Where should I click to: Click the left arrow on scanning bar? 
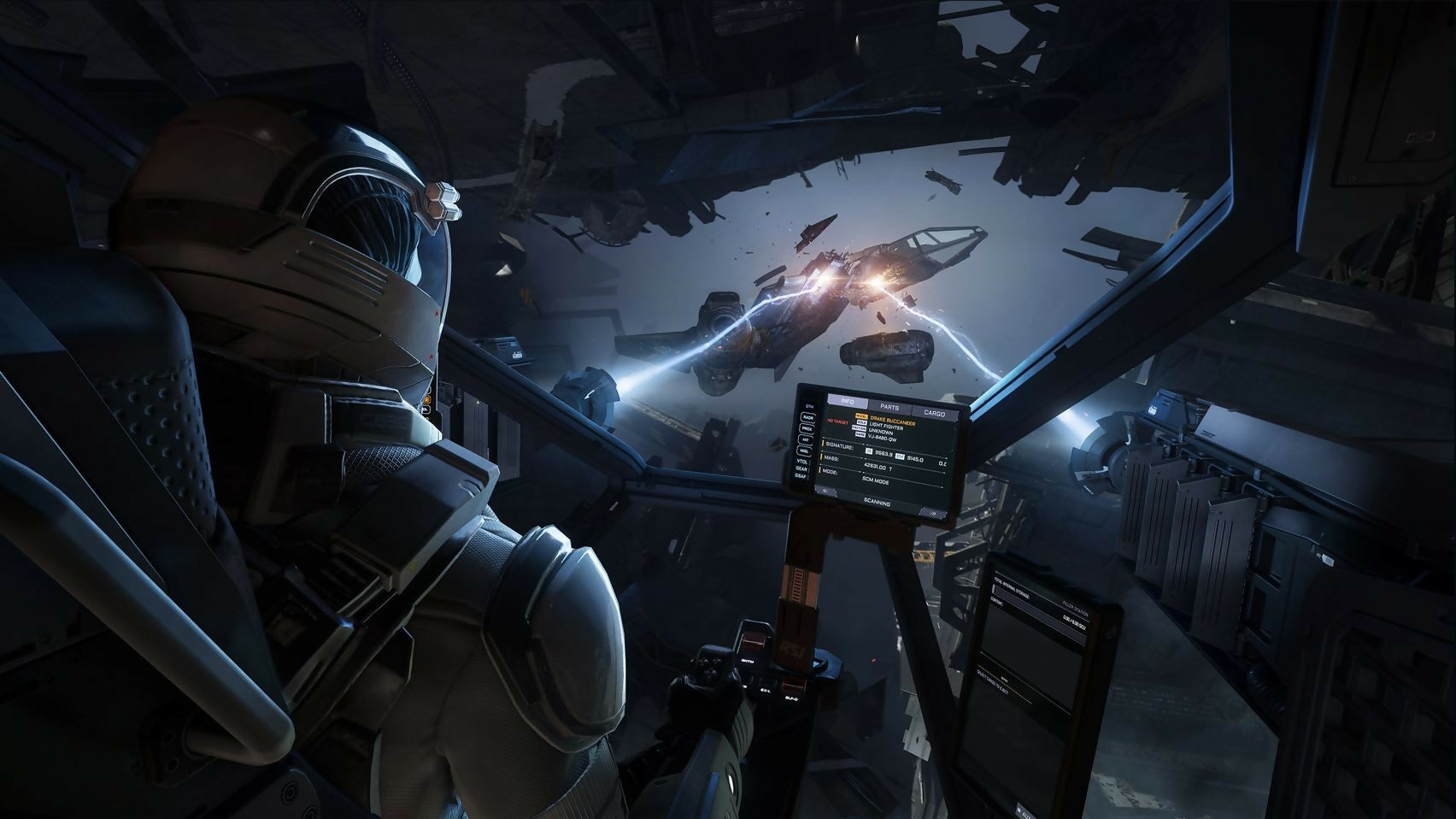825,492
